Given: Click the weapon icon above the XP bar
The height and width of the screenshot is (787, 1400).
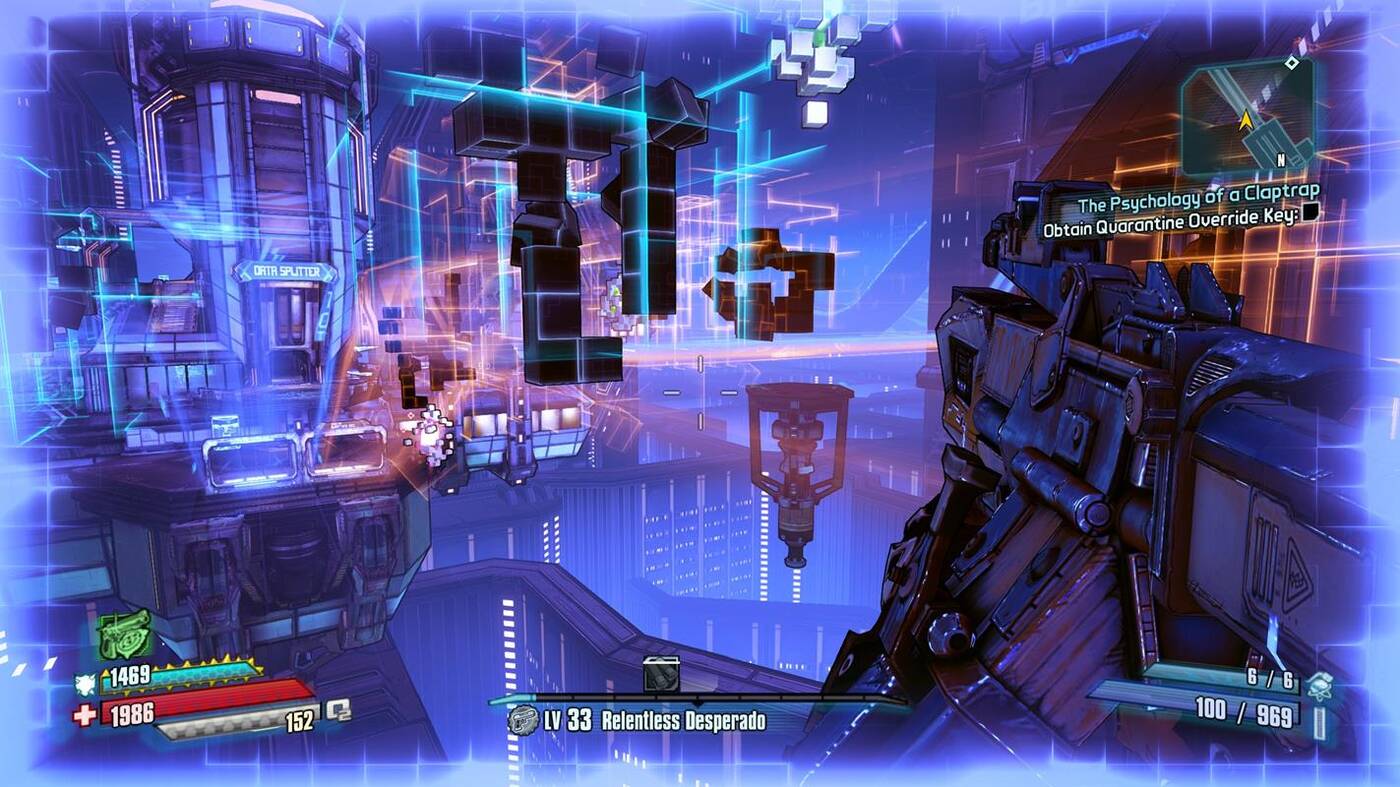Looking at the screenshot, I should tap(661, 674).
